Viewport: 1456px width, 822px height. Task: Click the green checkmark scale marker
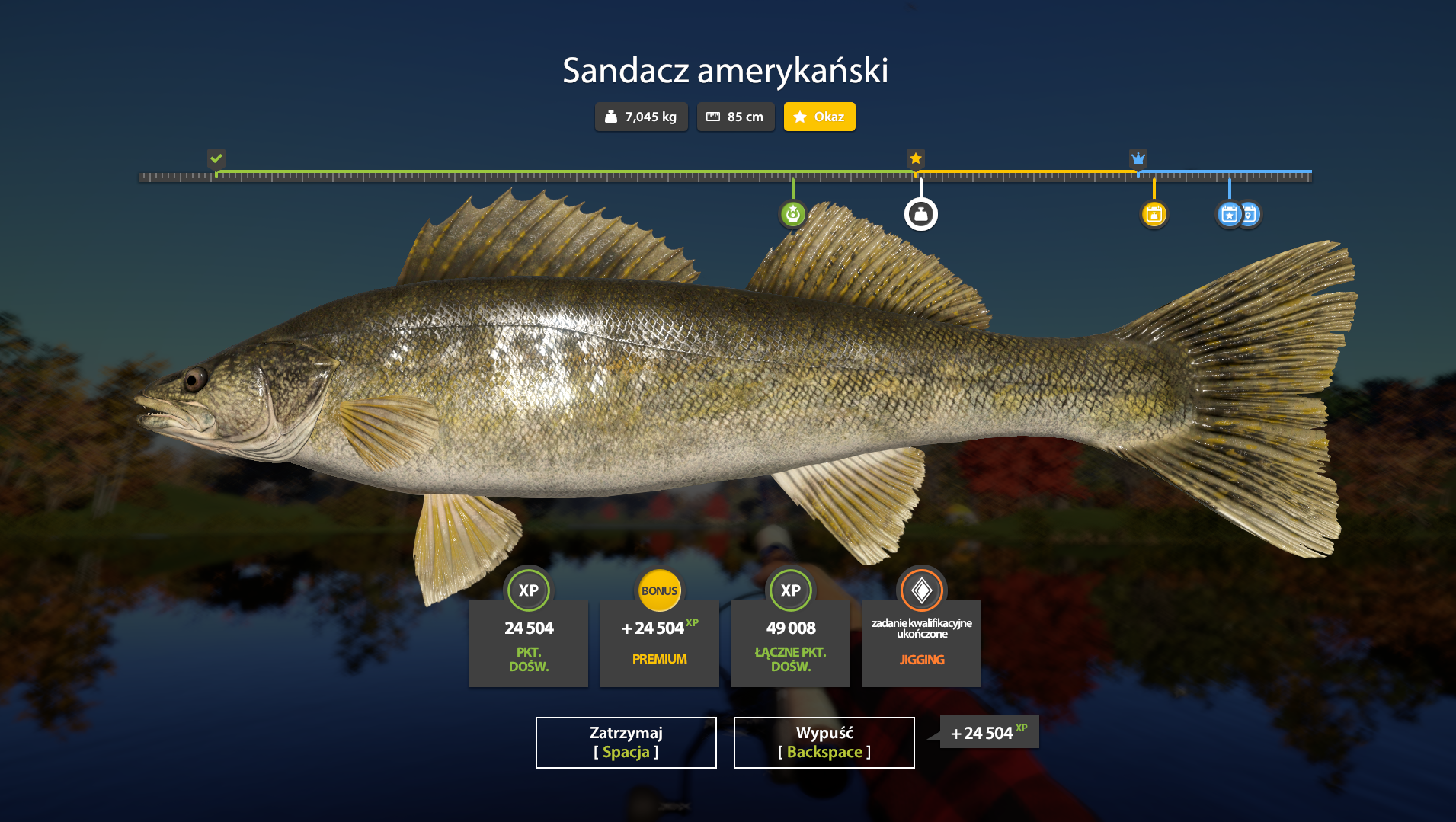(216, 158)
